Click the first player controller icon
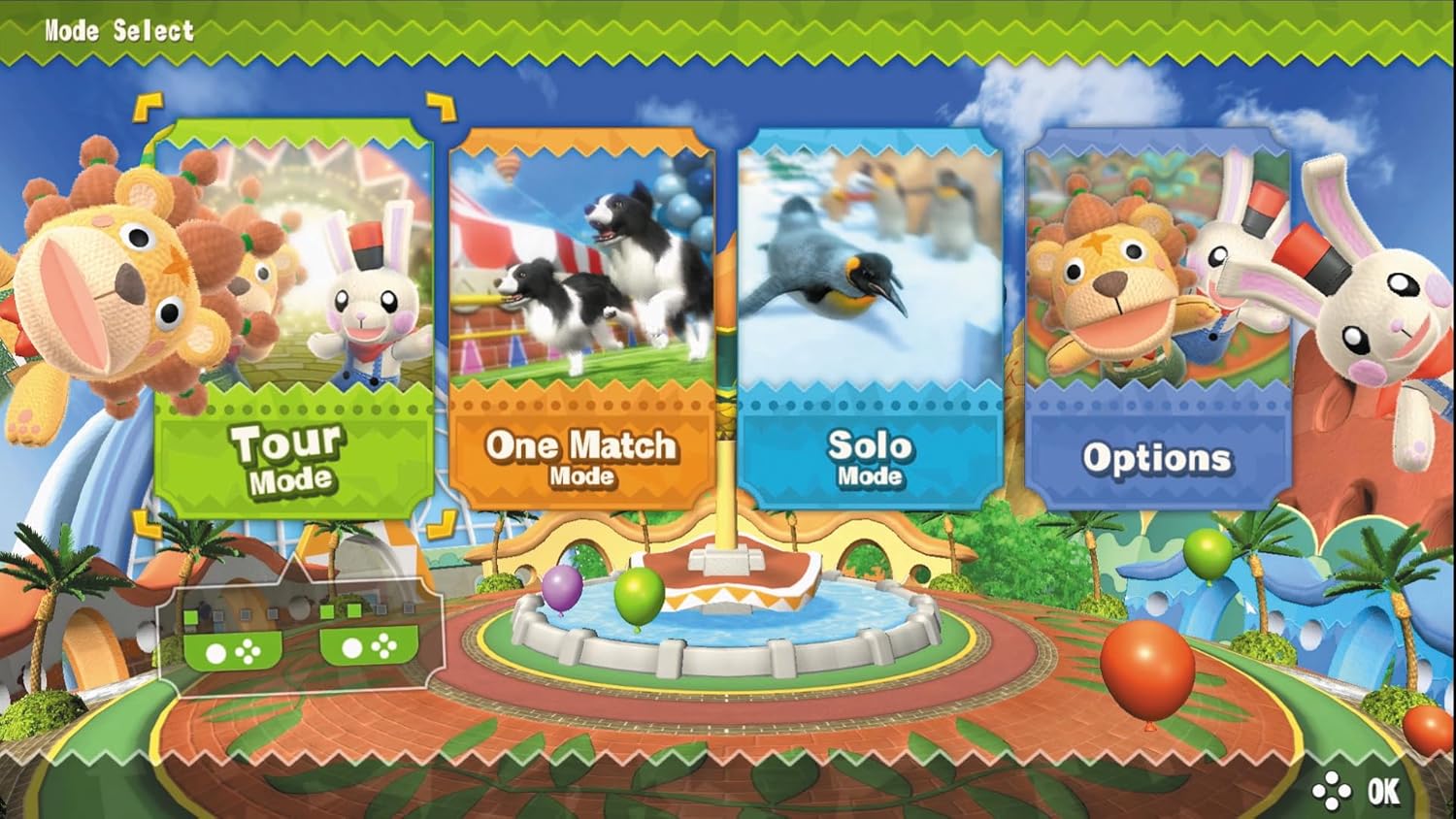1456x819 pixels. [x=231, y=650]
